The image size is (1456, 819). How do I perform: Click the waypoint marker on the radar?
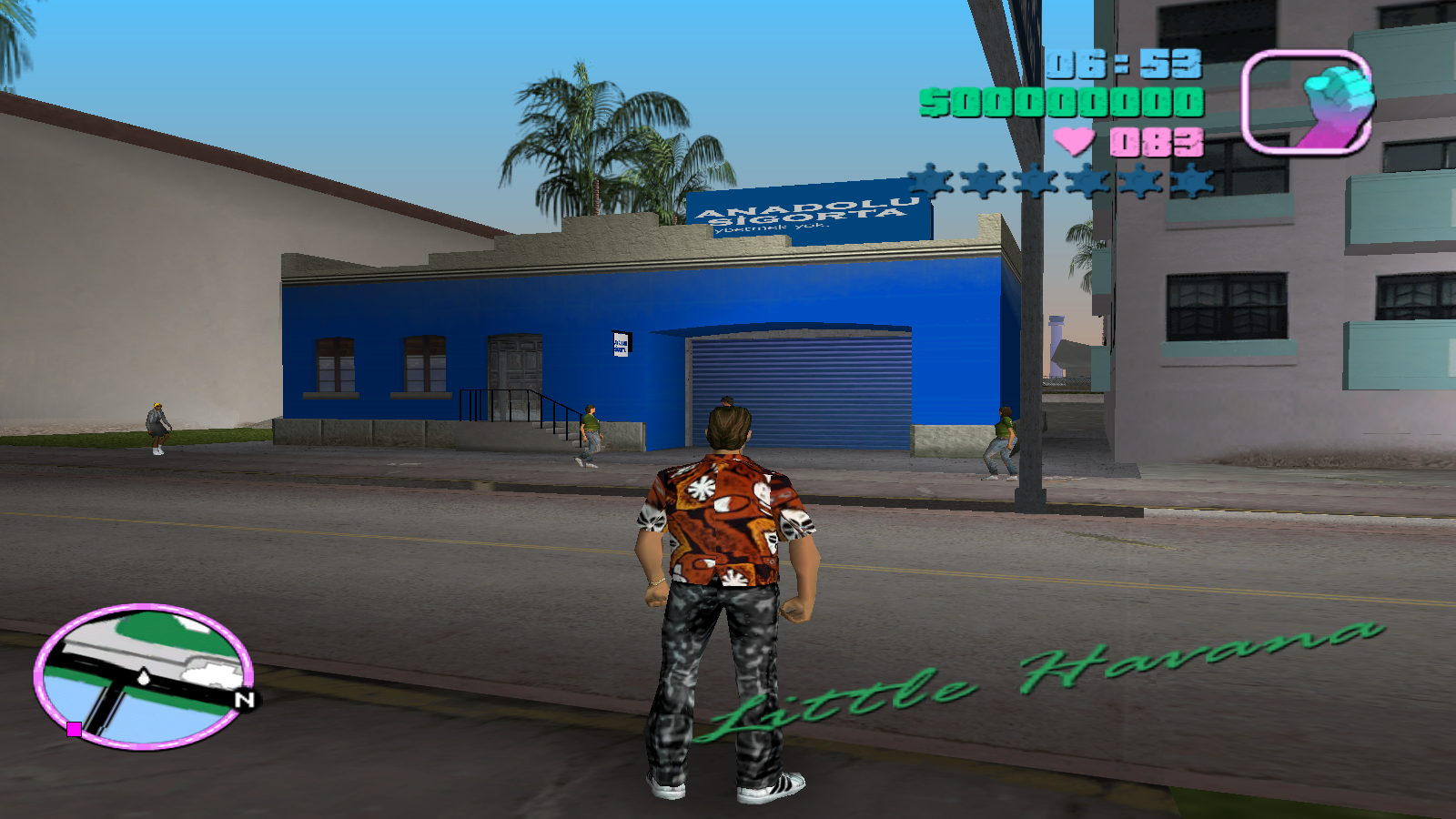click(x=143, y=677)
